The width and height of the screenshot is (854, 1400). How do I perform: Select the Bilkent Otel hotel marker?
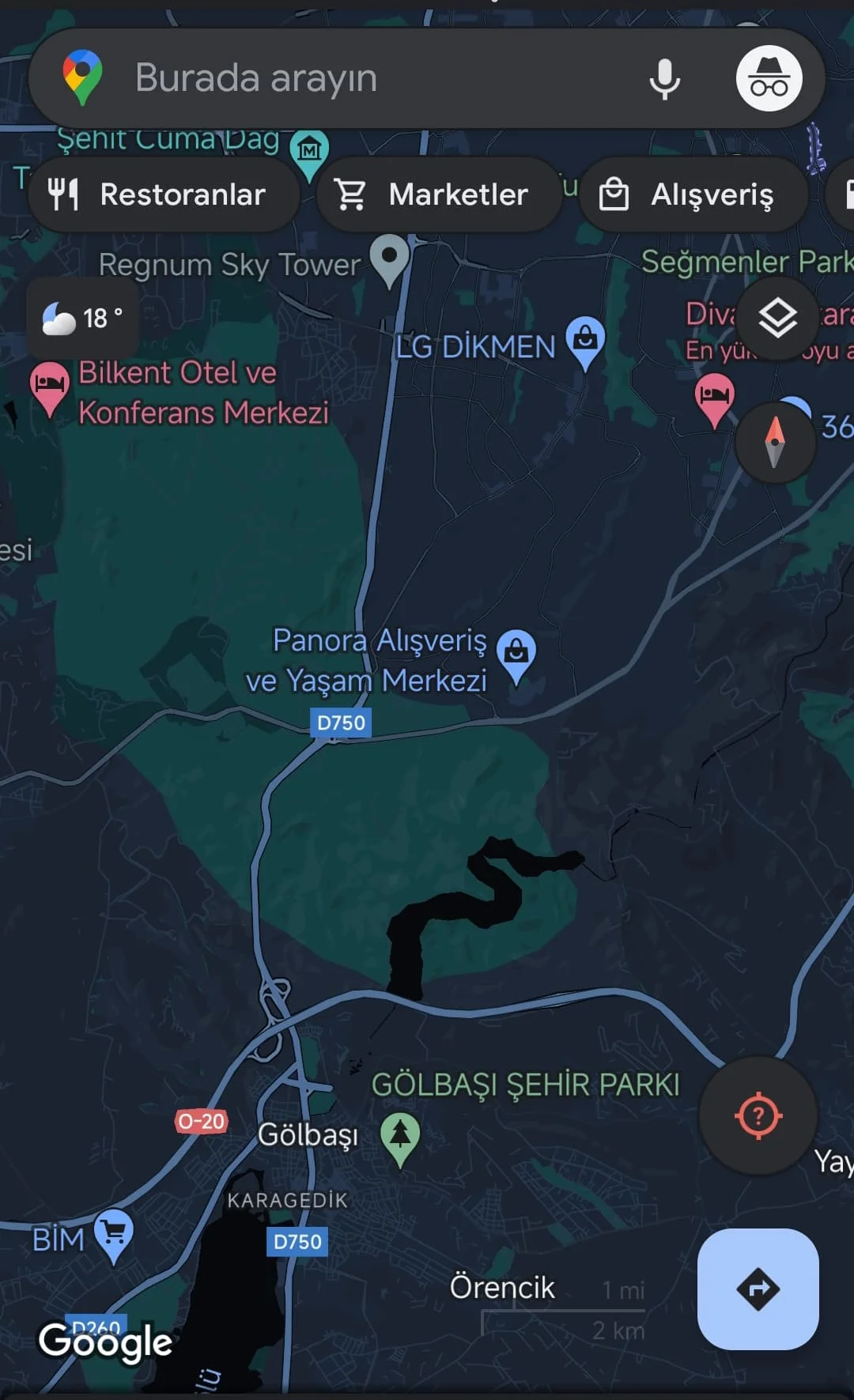(49, 387)
